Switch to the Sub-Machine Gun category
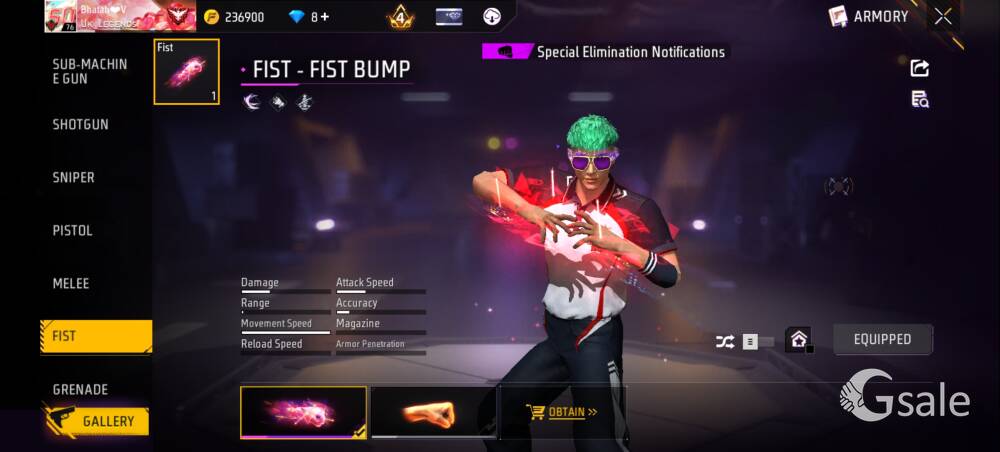 click(90, 71)
